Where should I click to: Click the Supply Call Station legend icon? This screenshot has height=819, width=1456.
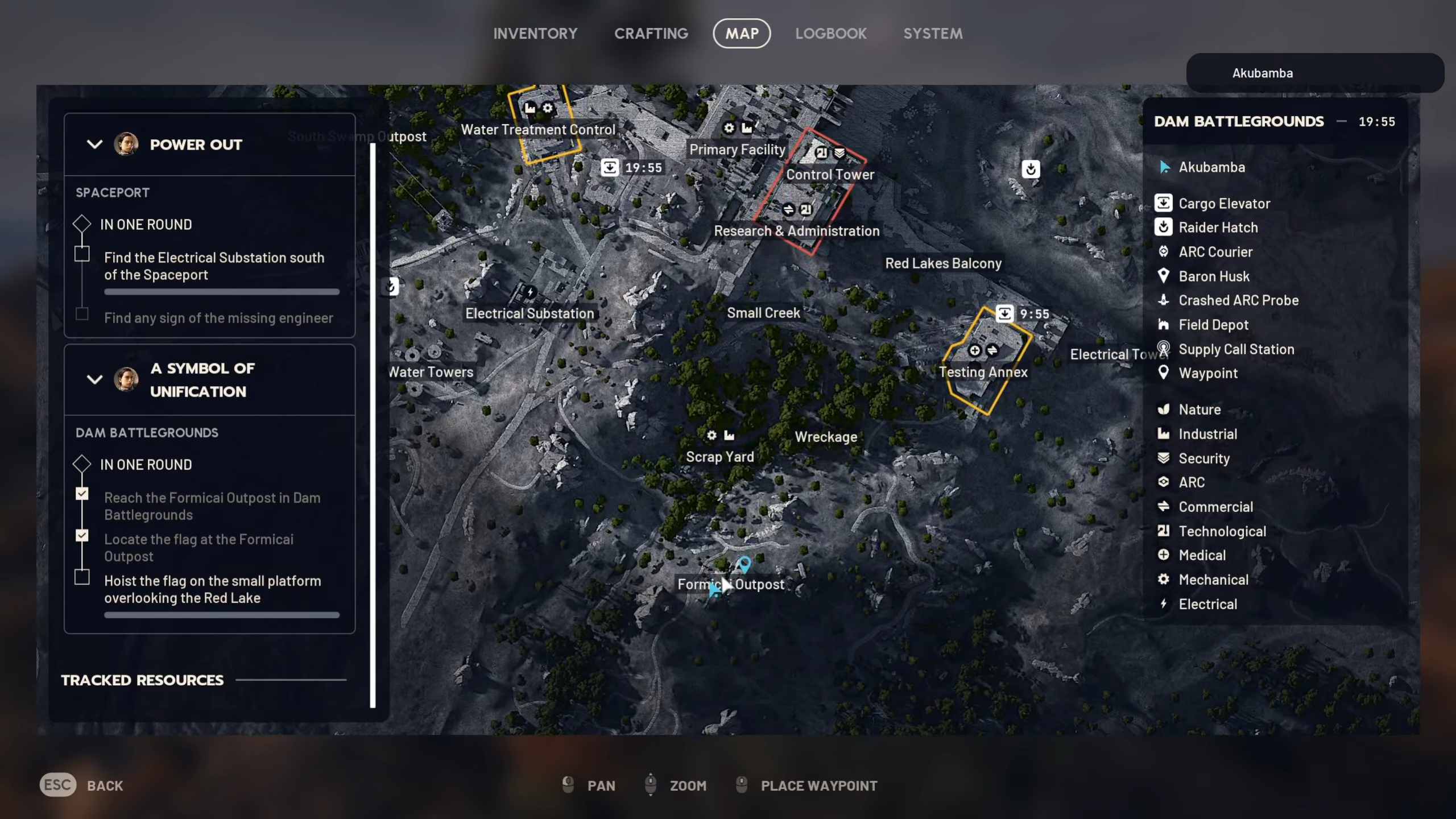pos(1163,349)
